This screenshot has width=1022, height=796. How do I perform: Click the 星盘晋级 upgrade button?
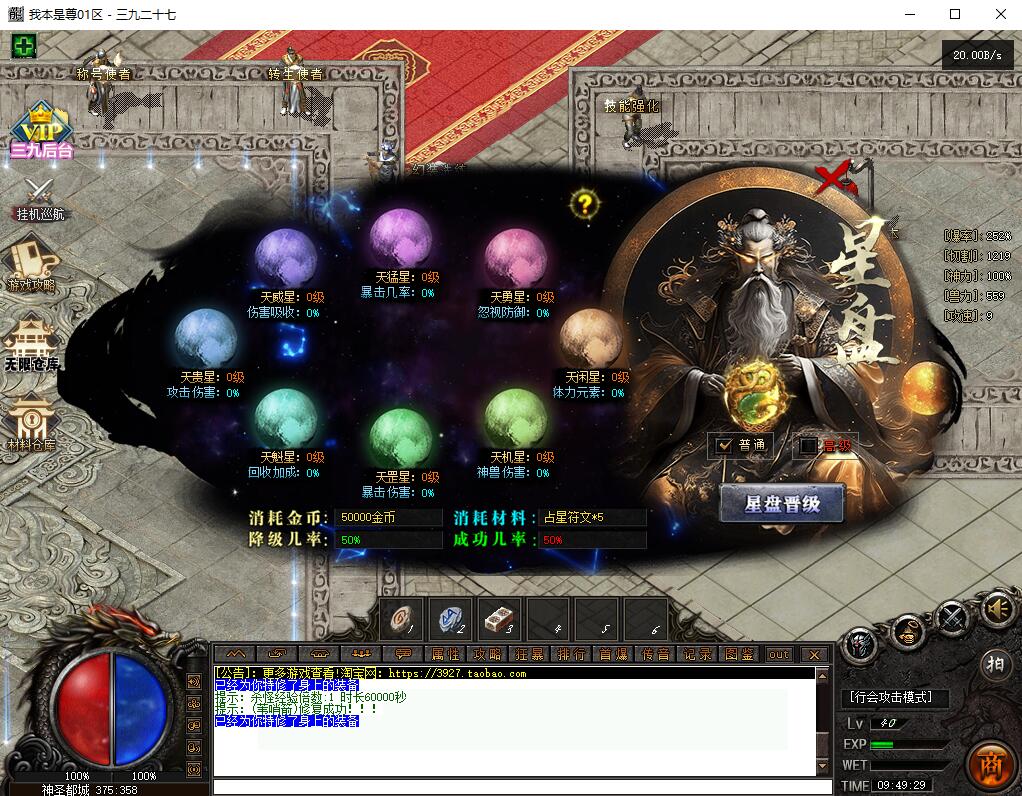point(781,504)
